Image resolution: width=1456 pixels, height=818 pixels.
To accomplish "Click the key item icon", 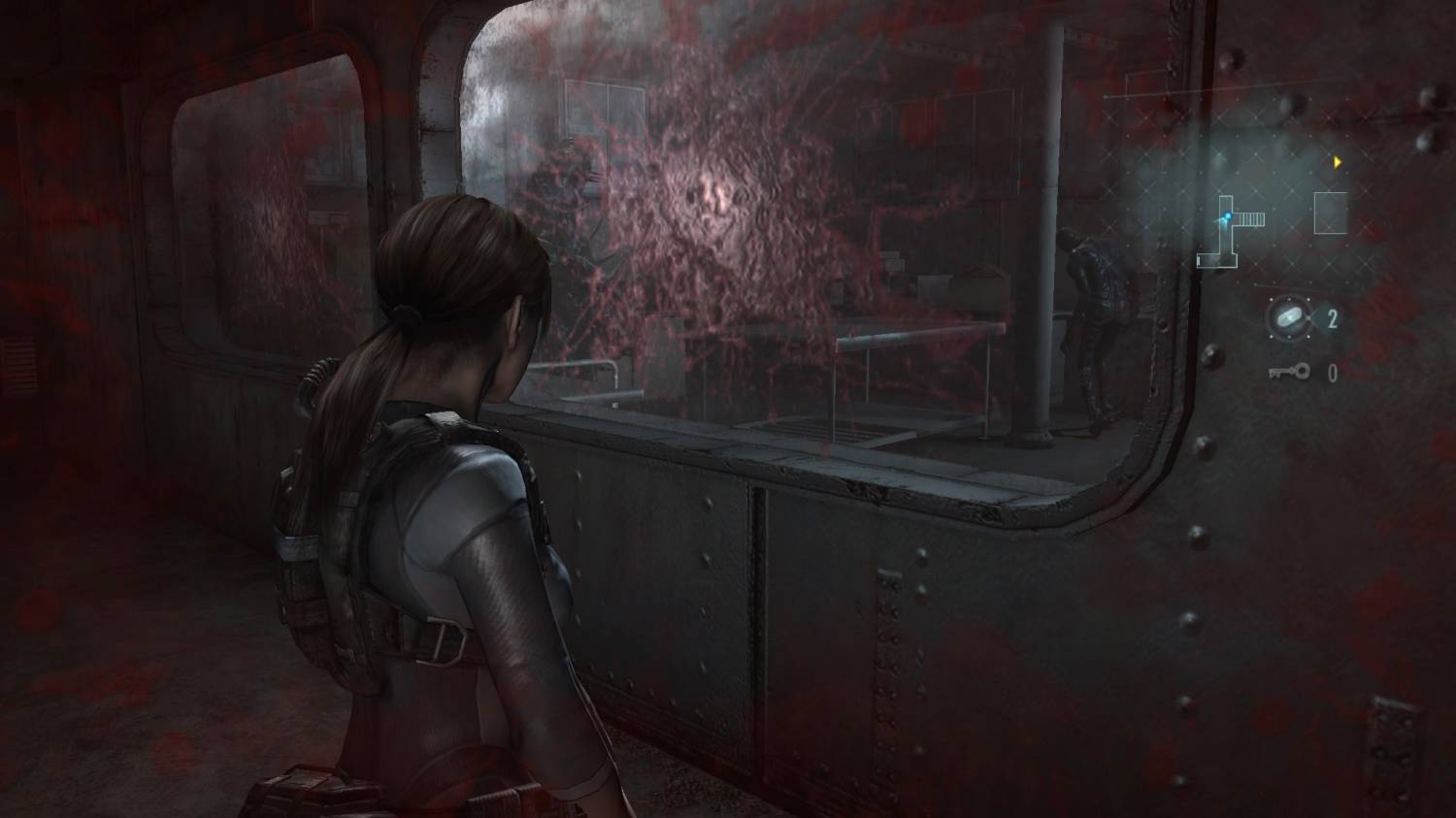I will tap(1288, 372).
